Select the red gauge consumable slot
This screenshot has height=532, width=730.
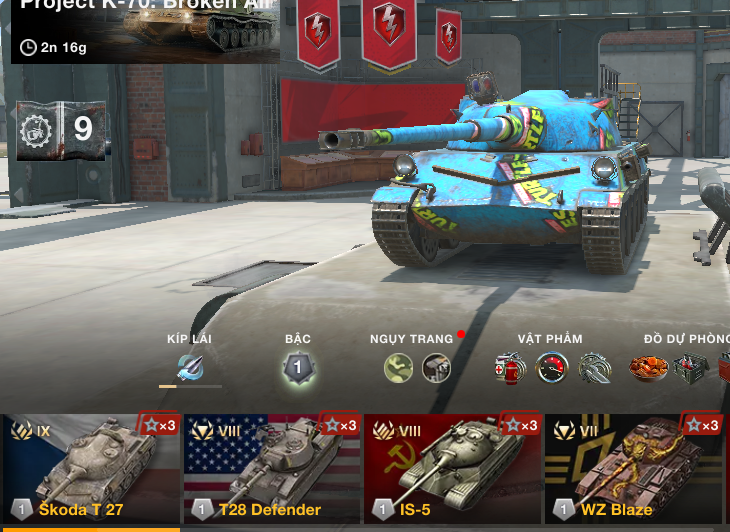(552, 368)
